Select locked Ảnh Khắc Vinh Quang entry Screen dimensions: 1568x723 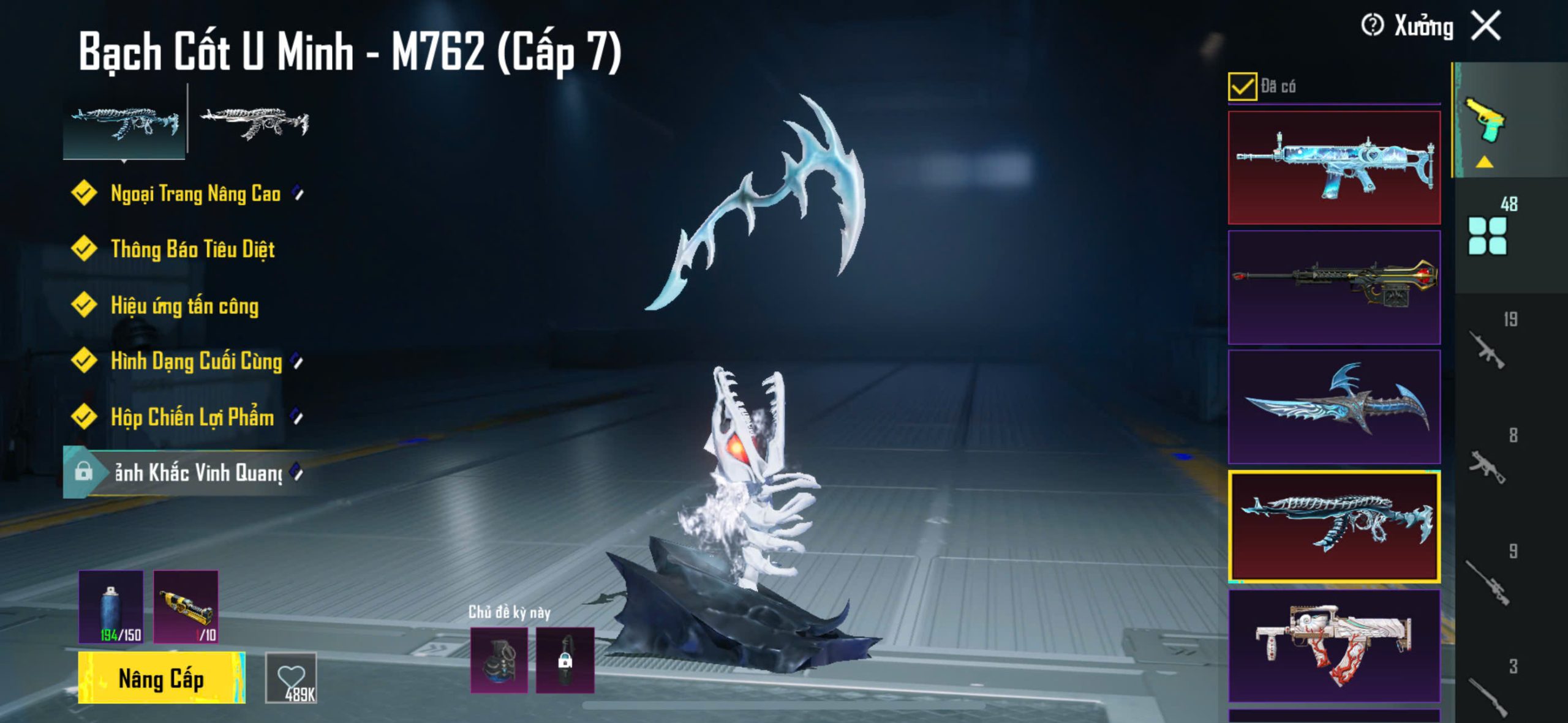197,473
